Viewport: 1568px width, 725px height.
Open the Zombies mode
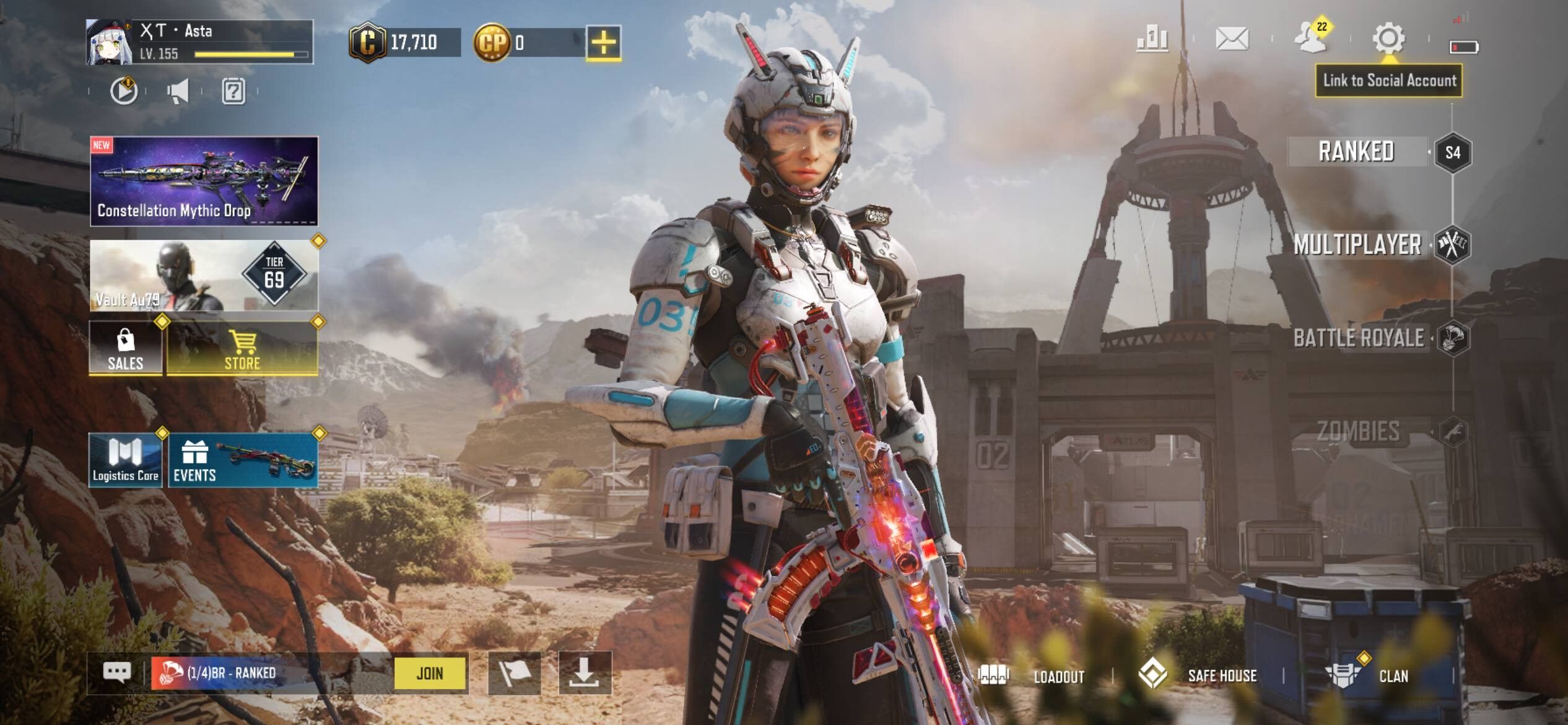point(1359,431)
